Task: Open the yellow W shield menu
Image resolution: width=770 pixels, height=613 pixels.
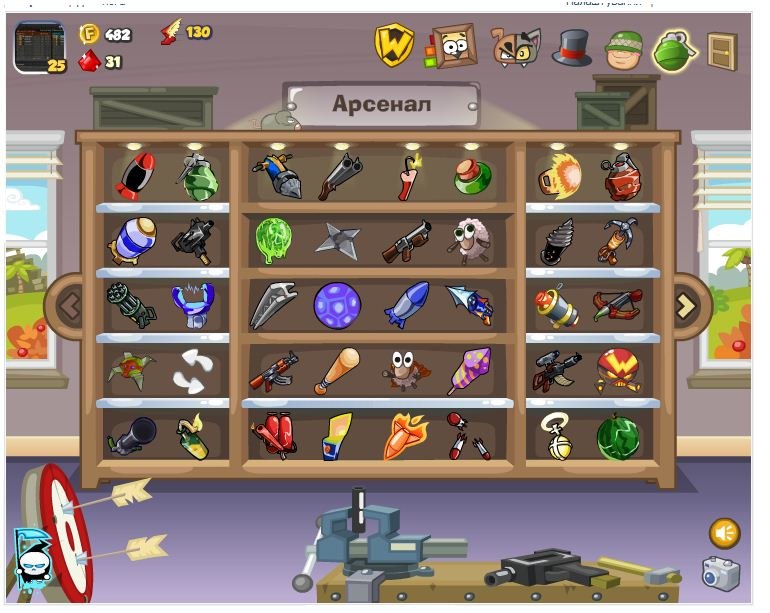Action: 394,45
